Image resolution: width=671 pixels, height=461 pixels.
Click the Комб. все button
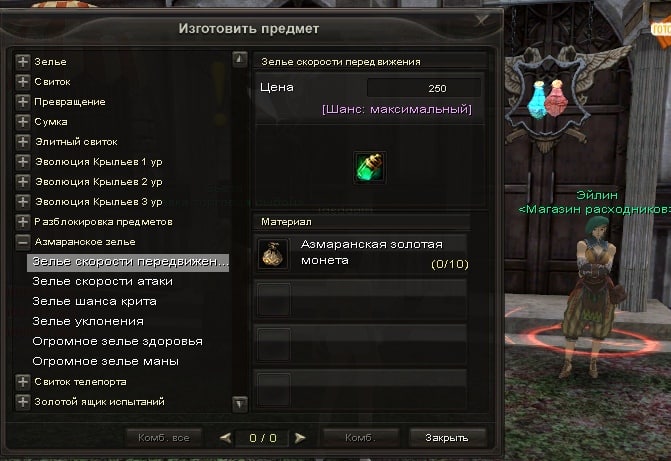point(164,438)
